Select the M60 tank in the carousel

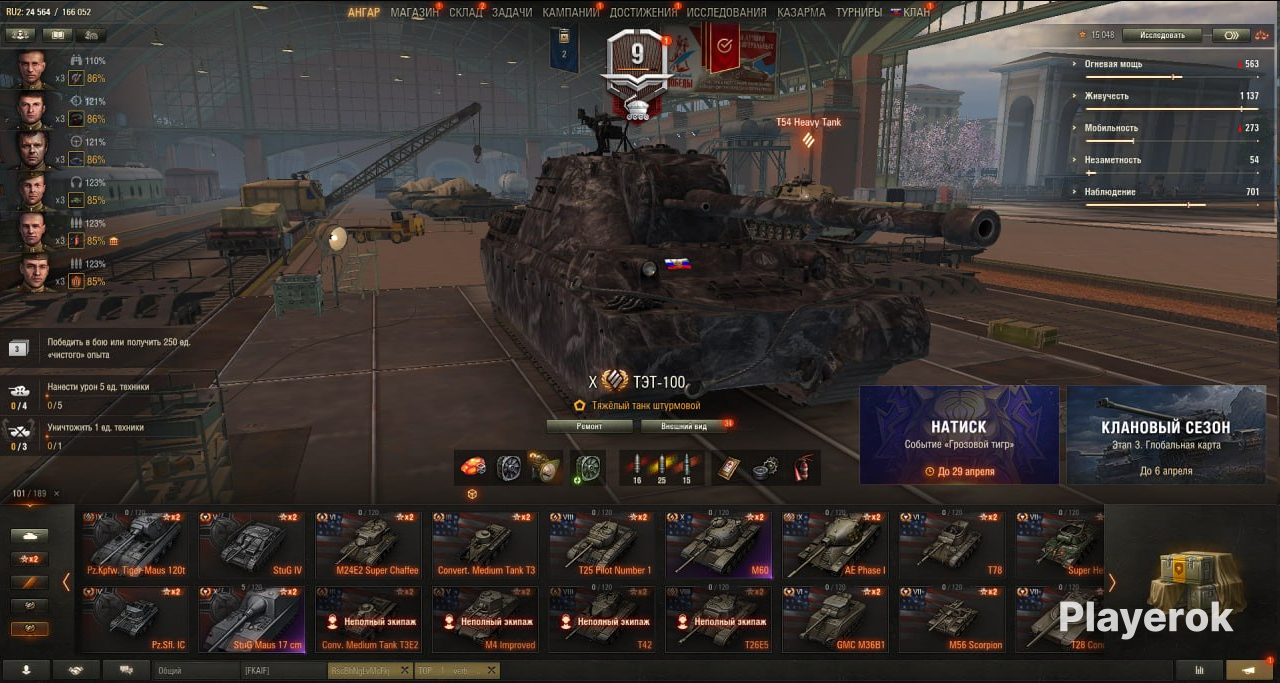coord(717,546)
